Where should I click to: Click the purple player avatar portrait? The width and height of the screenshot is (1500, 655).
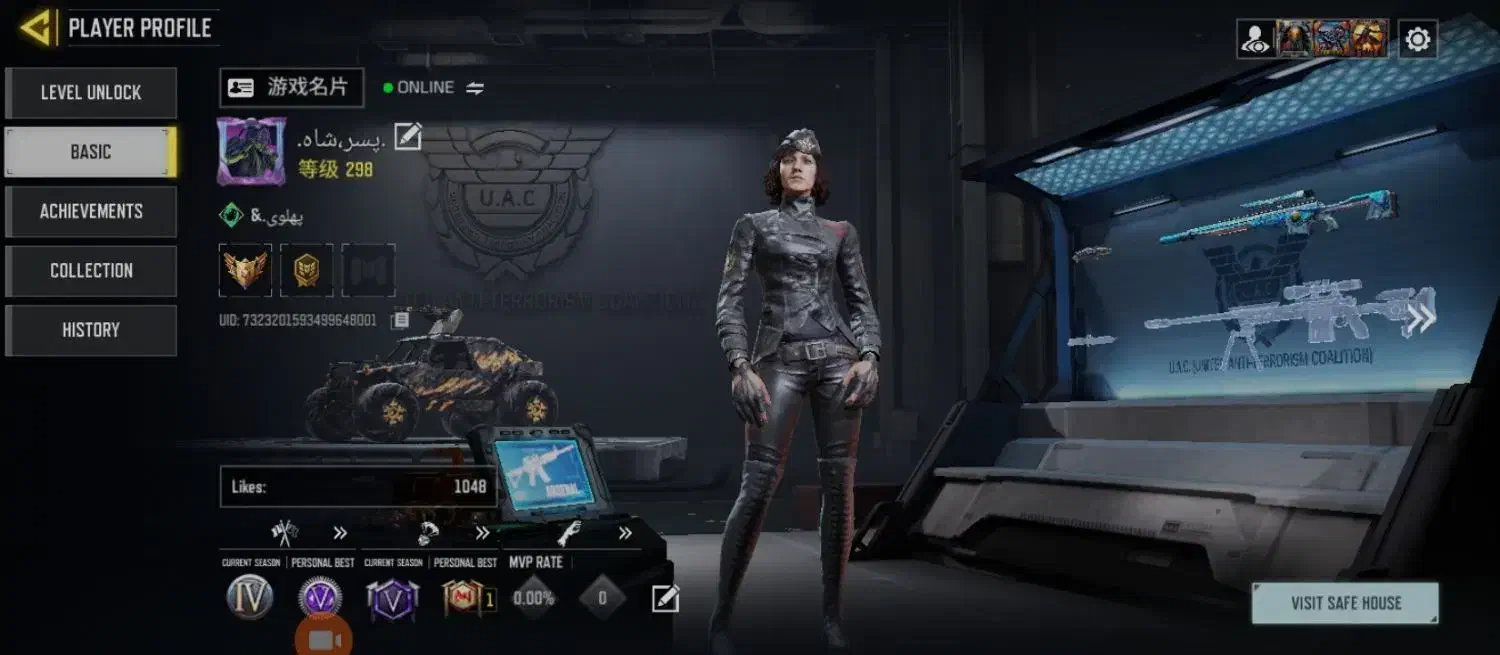(244, 151)
